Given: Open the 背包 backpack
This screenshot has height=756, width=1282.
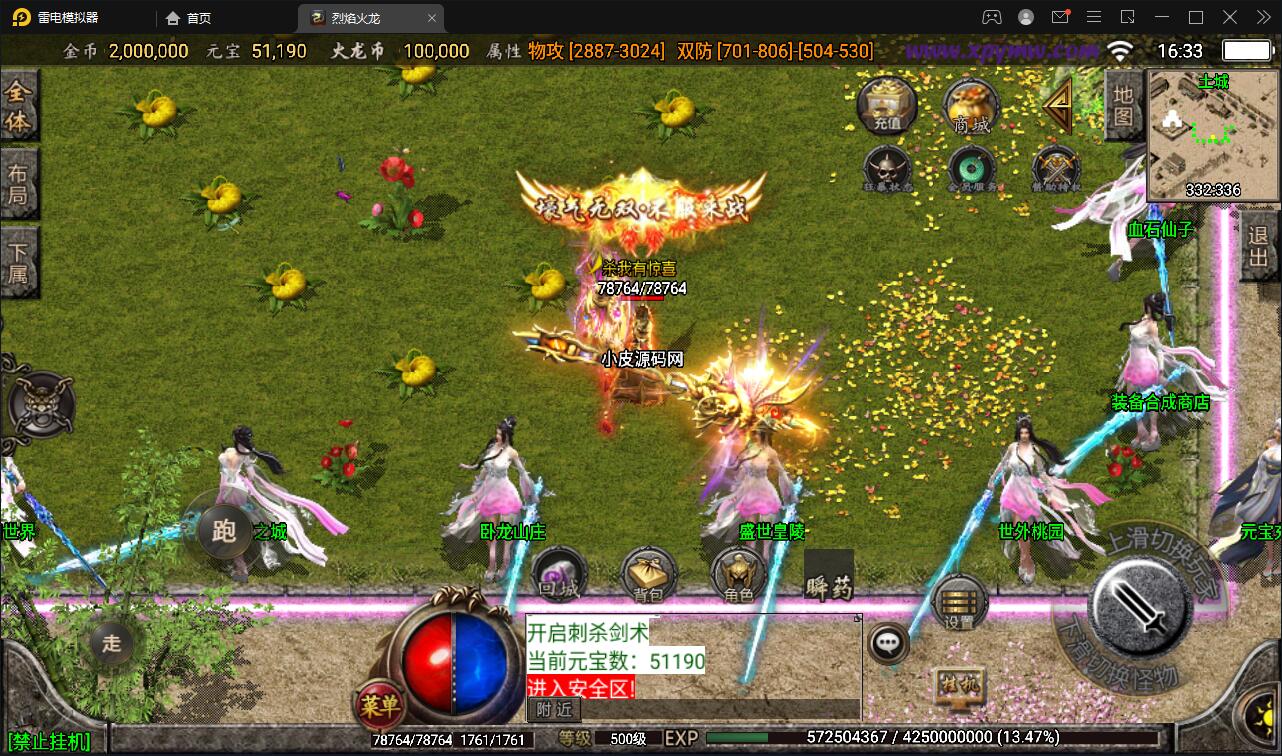Looking at the screenshot, I should coord(649,575).
